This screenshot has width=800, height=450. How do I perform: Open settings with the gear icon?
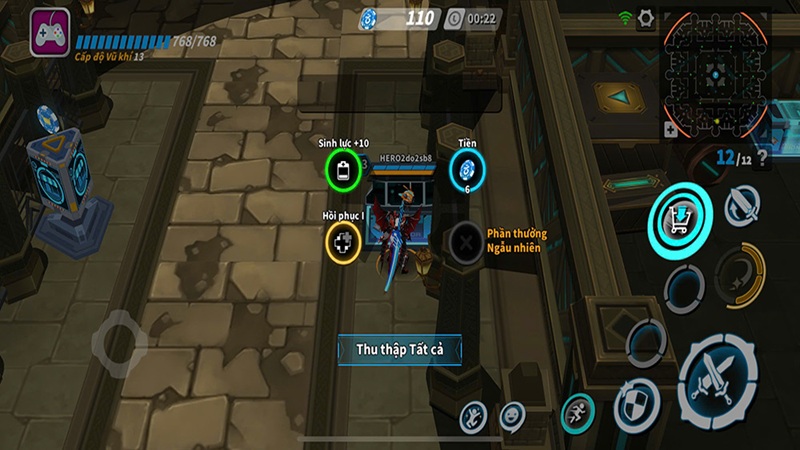pyautogui.click(x=646, y=17)
